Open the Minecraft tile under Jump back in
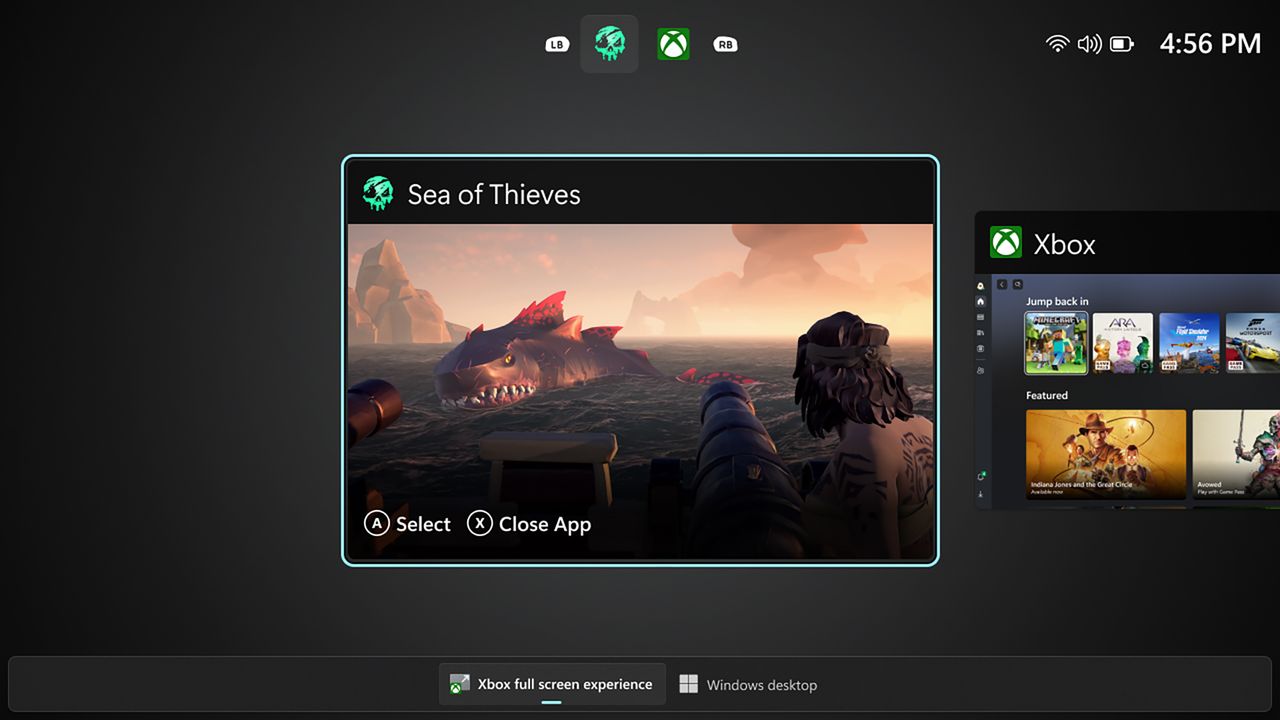The image size is (1280, 720). pyautogui.click(x=1056, y=343)
